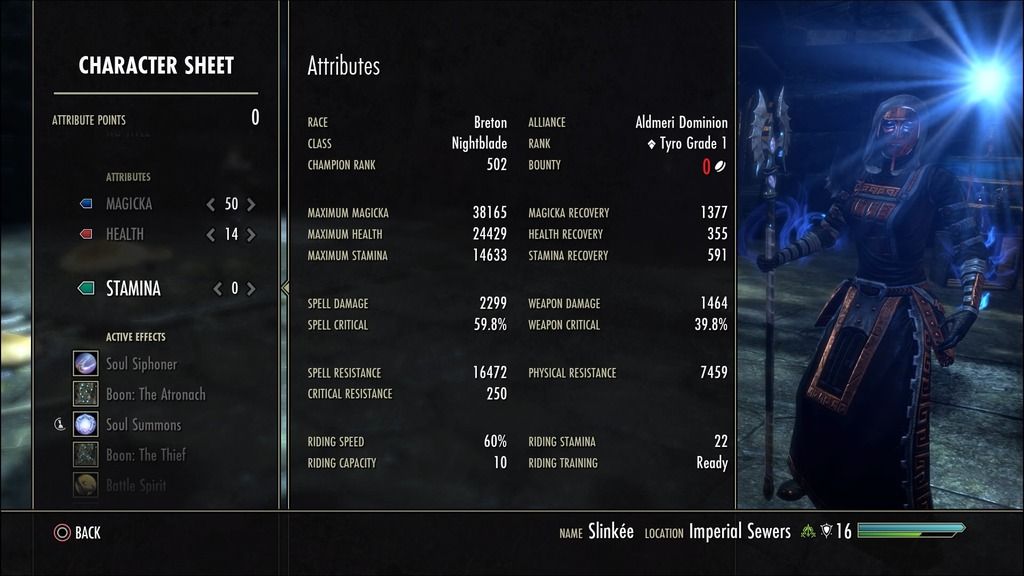Screen dimensions: 1024x576
Task: Select the Magicka attribute row
Action: coord(129,204)
